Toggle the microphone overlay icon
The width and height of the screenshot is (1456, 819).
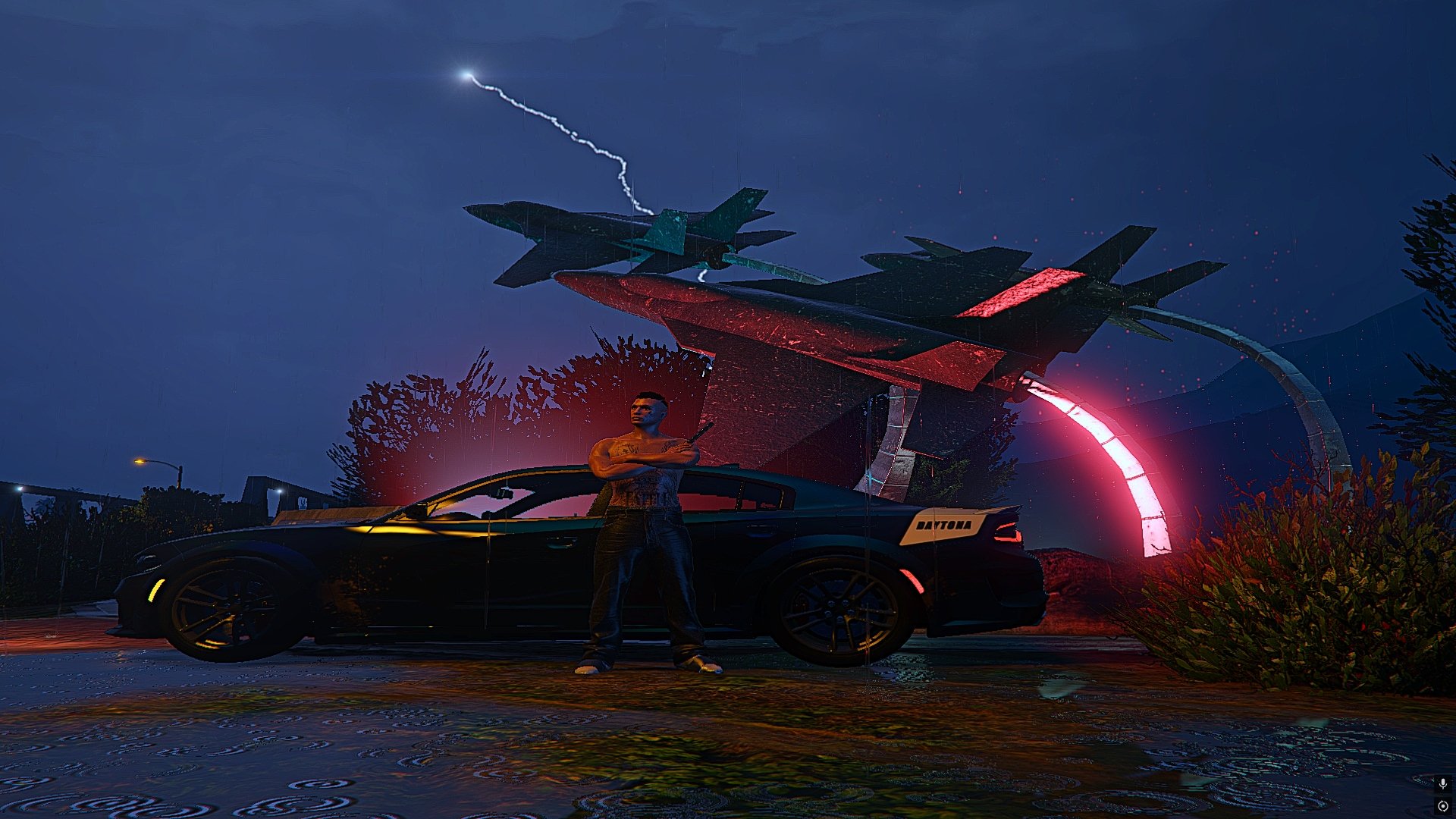(1442, 783)
